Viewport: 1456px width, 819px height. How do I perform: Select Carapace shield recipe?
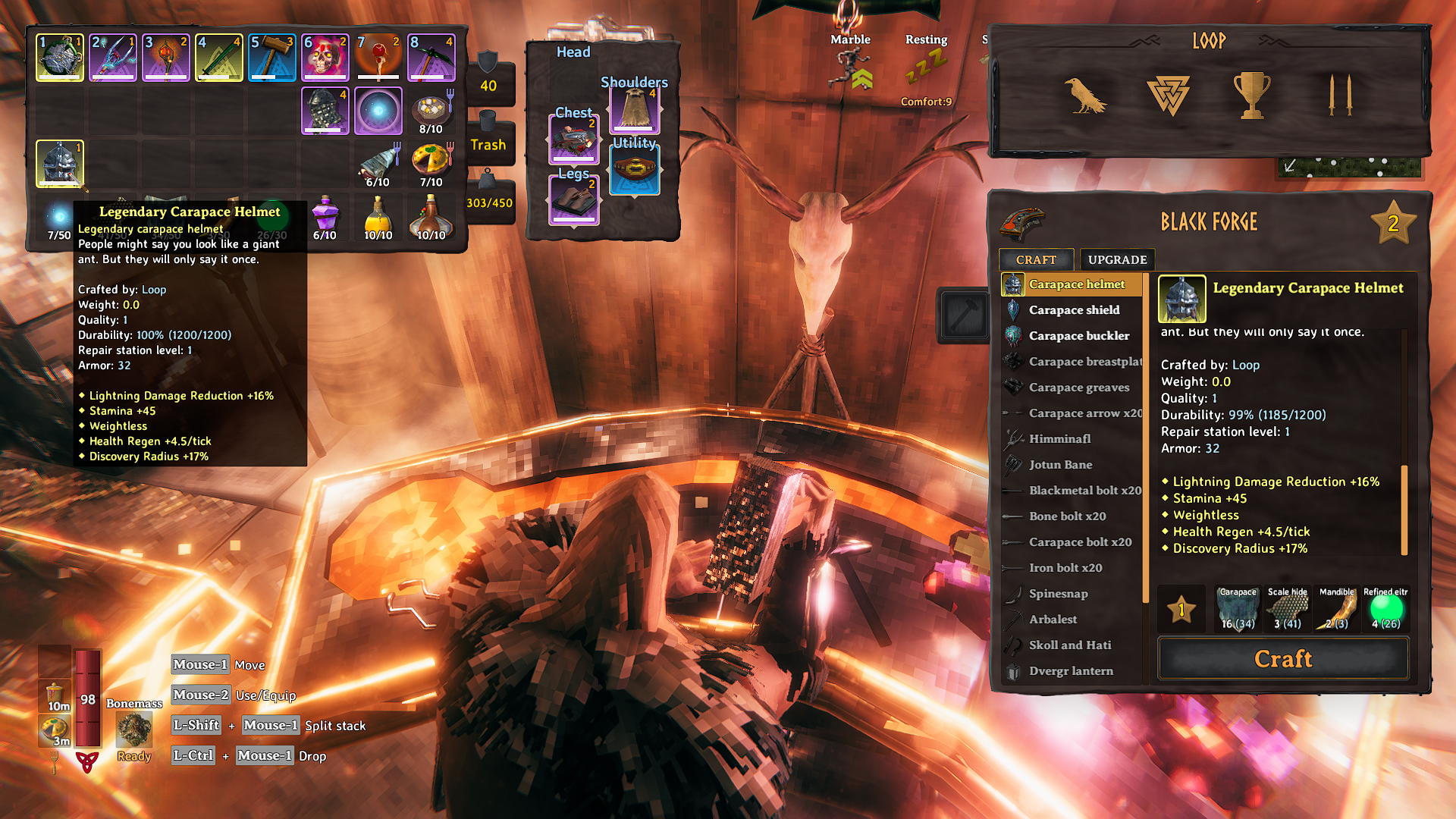pos(1074,309)
